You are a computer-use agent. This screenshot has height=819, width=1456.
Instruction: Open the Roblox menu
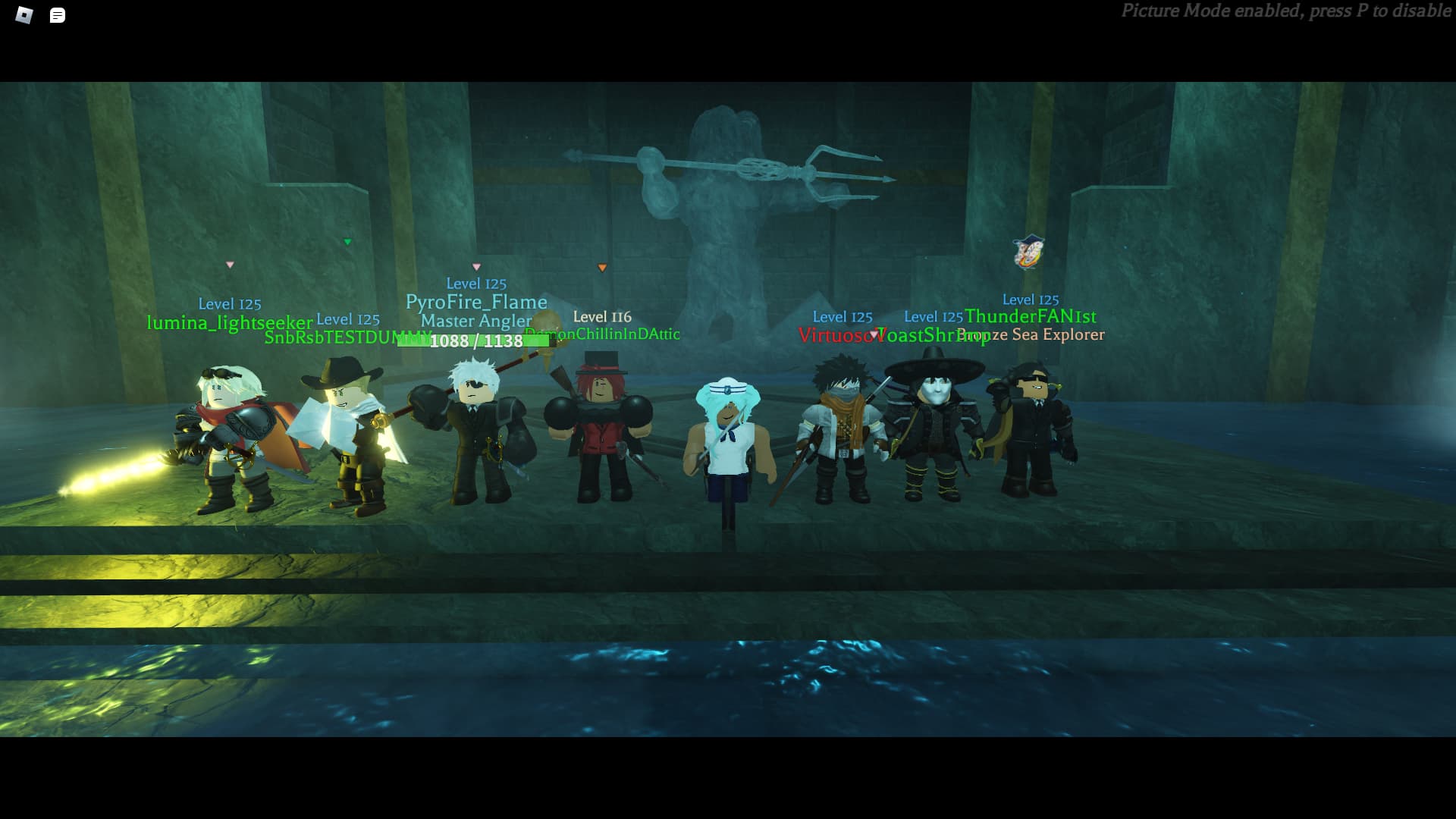[x=24, y=15]
